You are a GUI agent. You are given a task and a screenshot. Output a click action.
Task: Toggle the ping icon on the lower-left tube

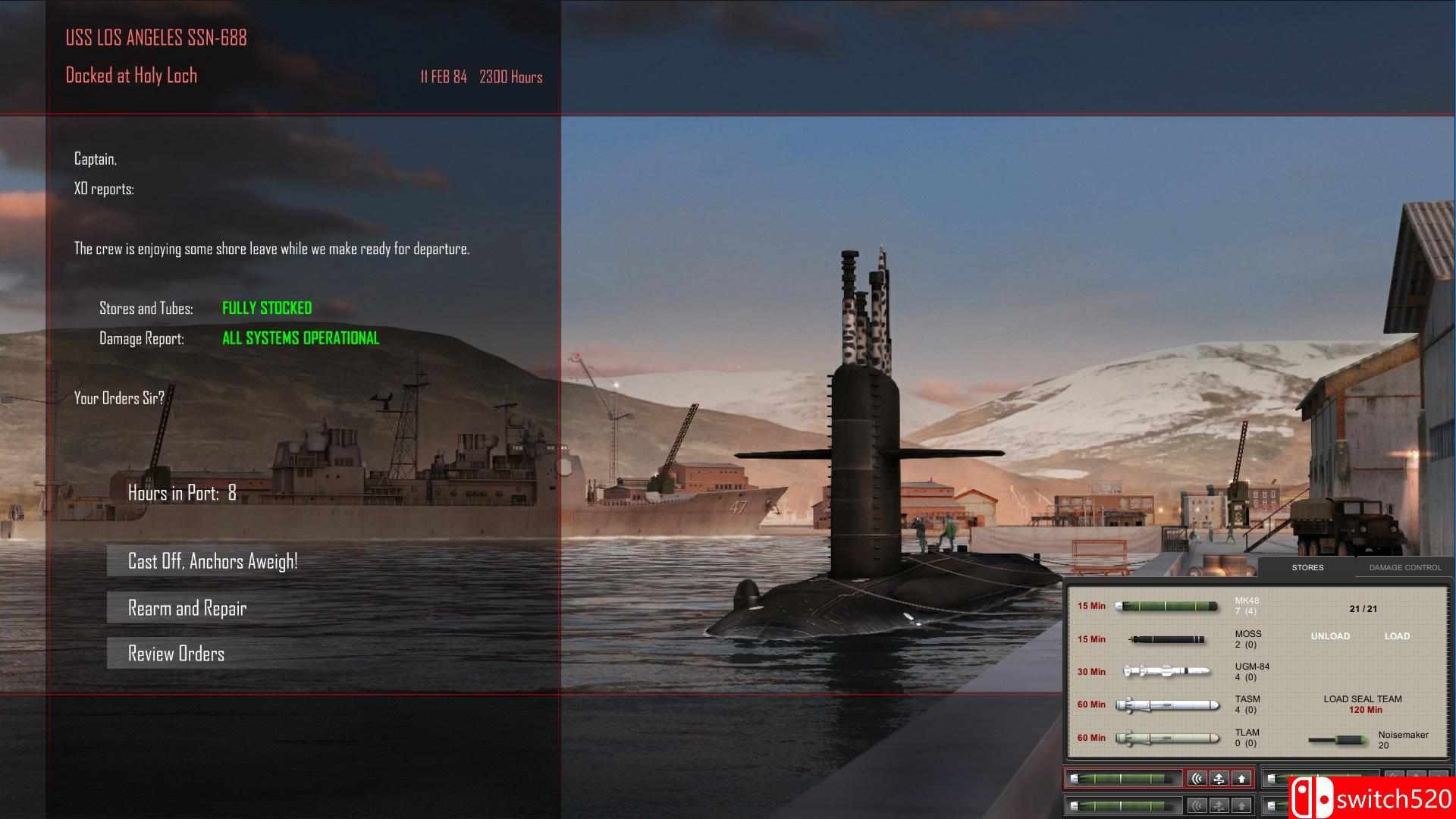[1196, 804]
